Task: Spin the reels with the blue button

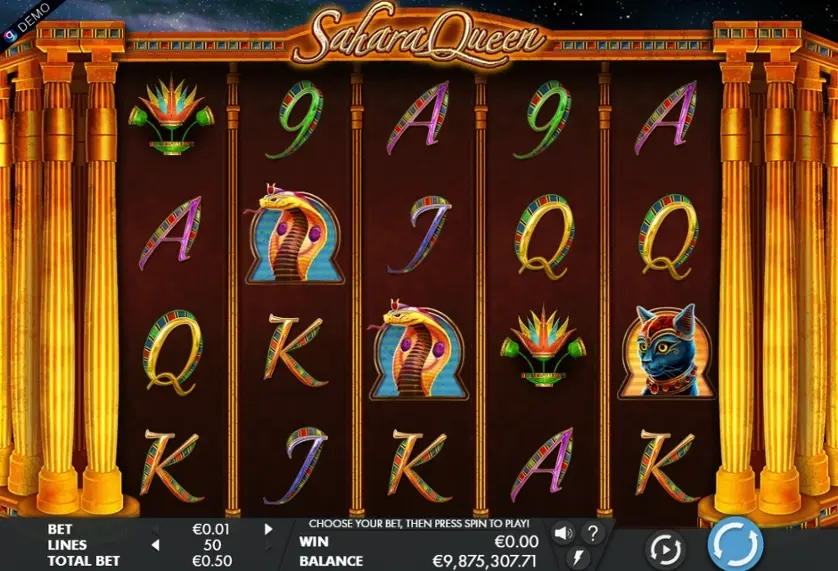Action: (x=735, y=547)
